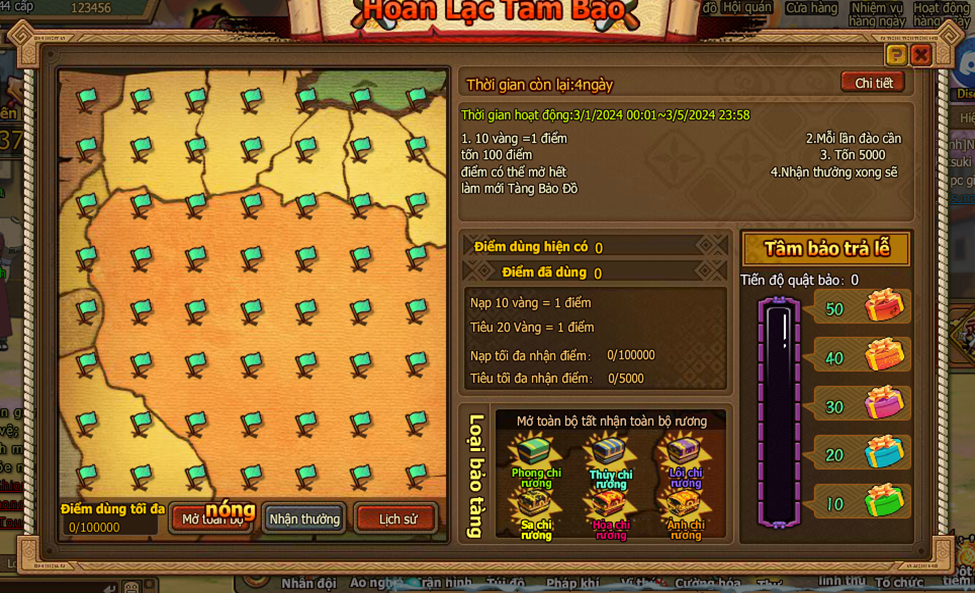Claim the 20 progress gift box
Screen dimensions: 975x593
(884, 452)
